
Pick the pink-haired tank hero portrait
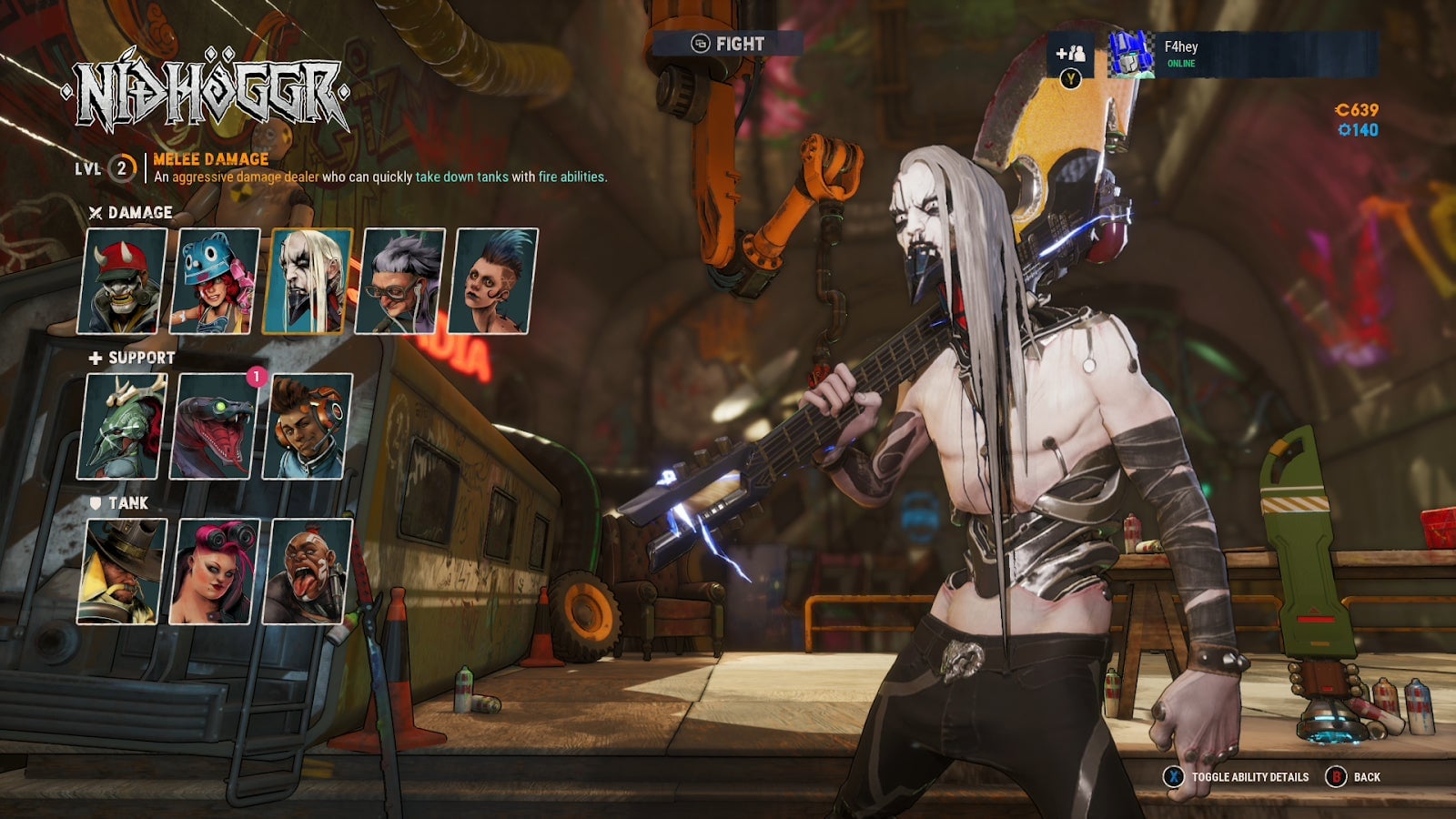216,570
